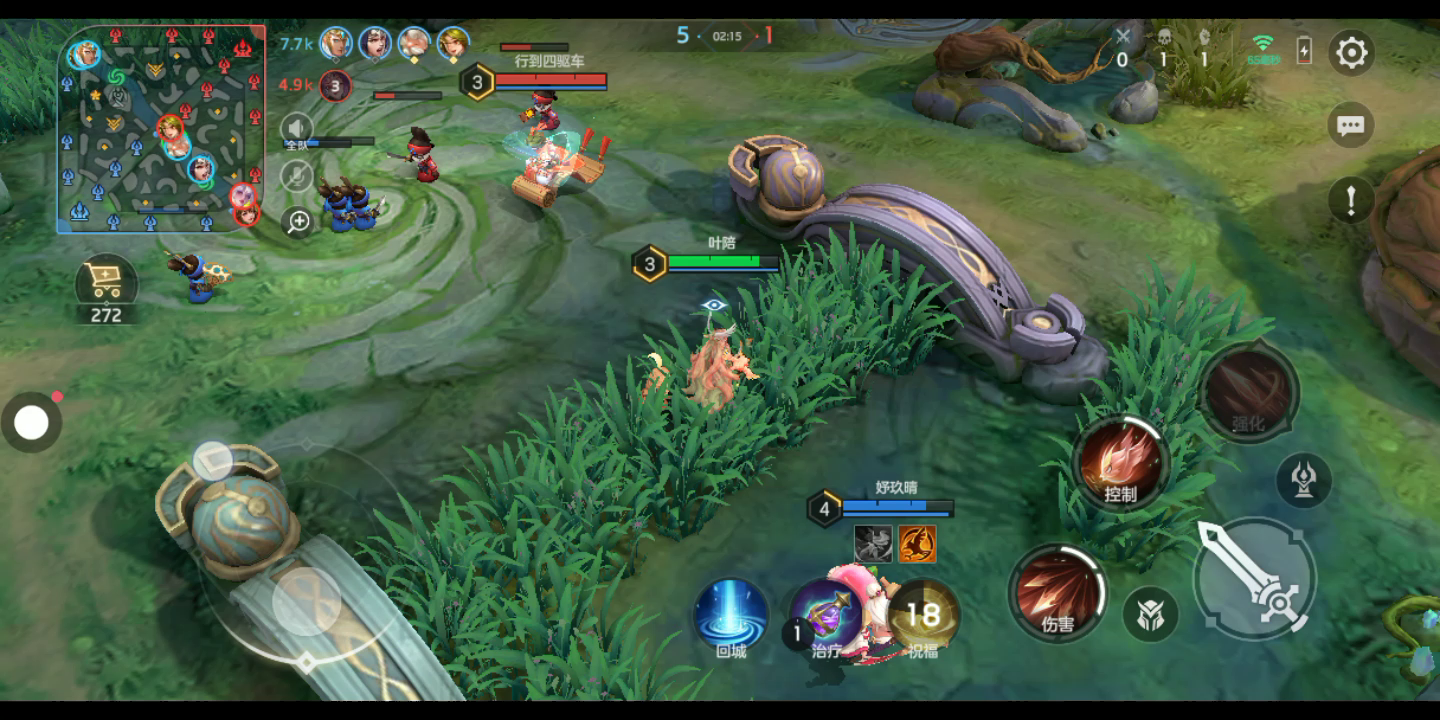1440x720 pixels.
Task: Toggle the microphone button
Action: [x=296, y=176]
